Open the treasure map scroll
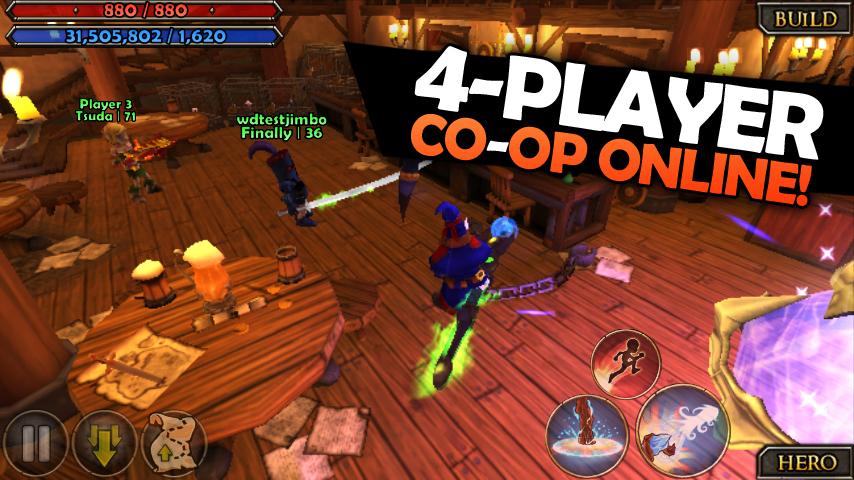The height and width of the screenshot is (480, 854). 171,441
